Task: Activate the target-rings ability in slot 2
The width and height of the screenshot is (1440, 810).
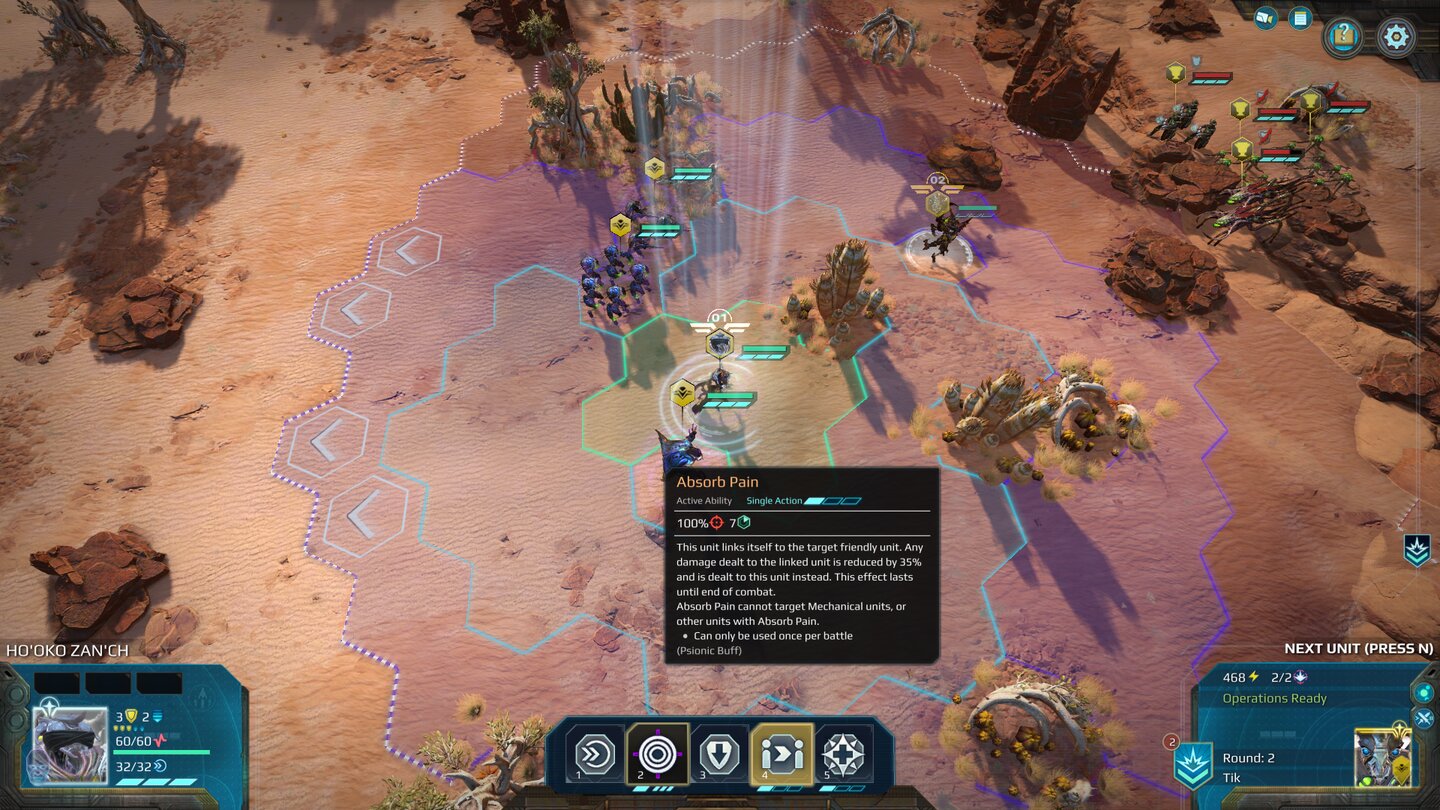Action: (657, 753)
